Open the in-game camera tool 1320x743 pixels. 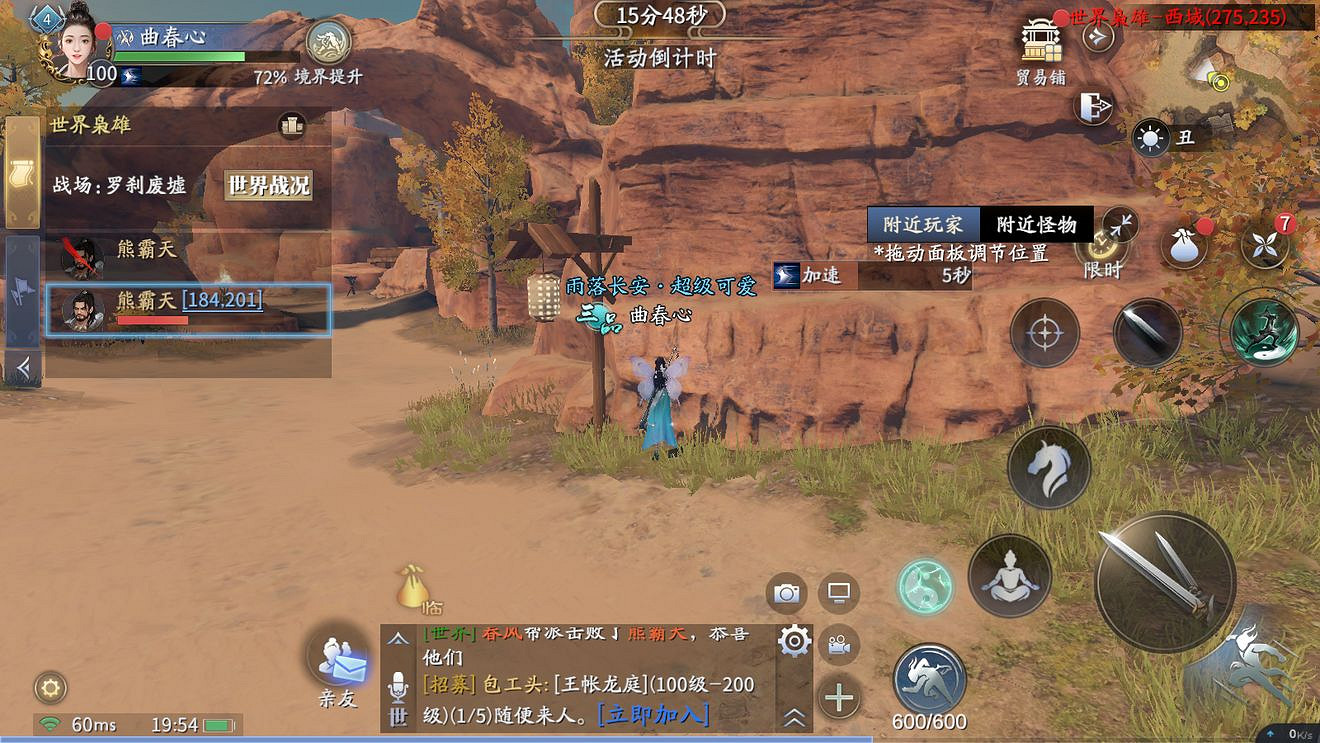(786, 592)
